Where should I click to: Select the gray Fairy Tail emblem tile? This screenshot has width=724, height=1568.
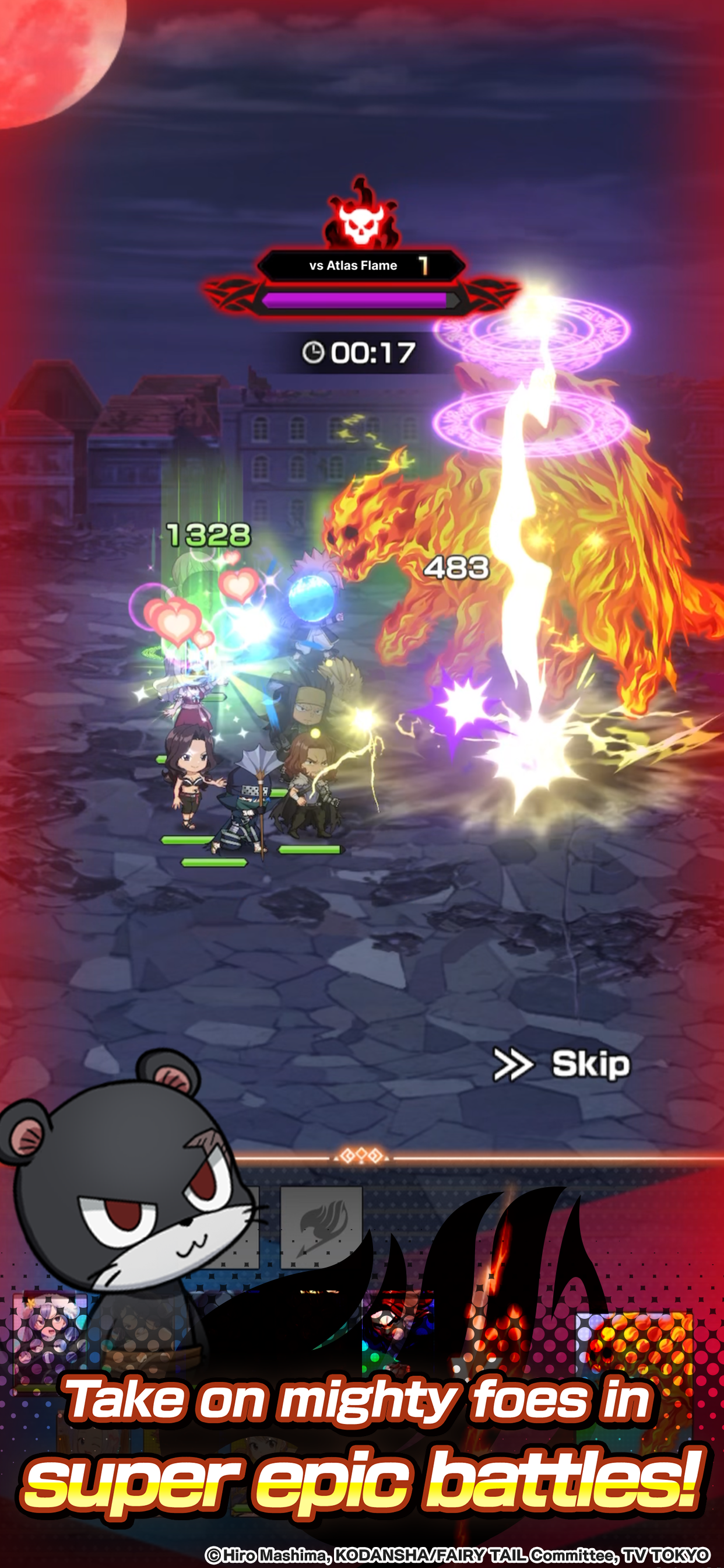click(321, 1226)
